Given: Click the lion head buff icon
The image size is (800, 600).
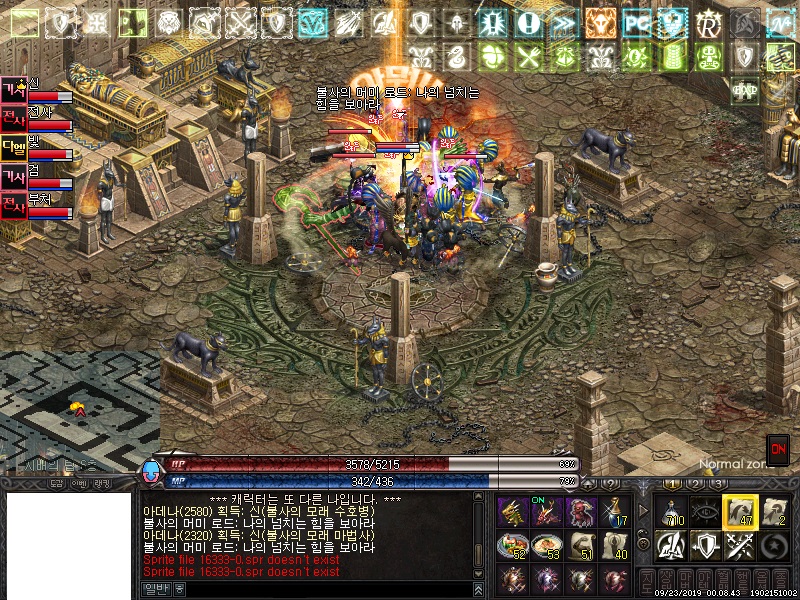Looking at the screenshot, I should 168,22.
